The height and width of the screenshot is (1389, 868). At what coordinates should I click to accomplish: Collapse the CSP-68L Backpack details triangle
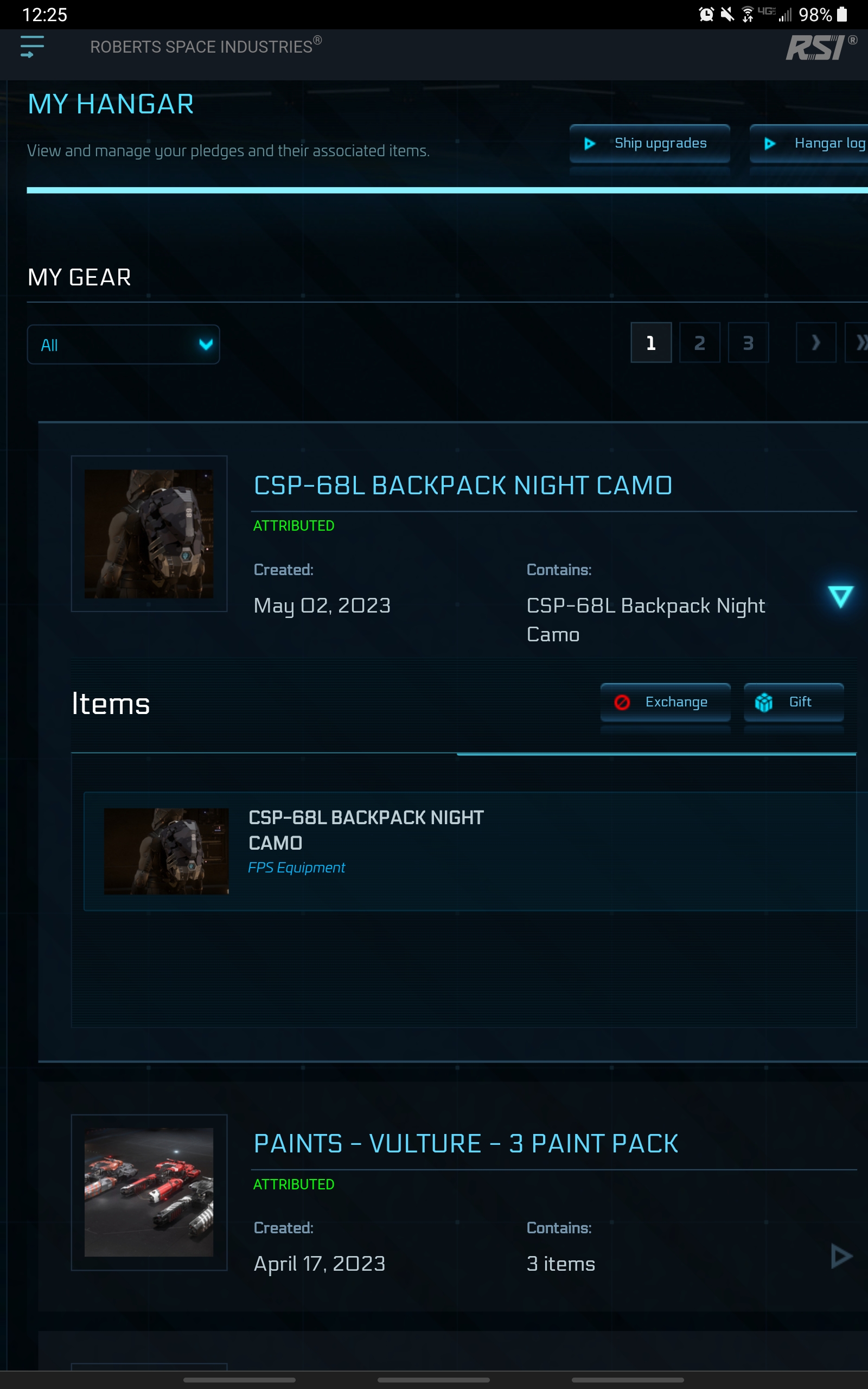[x=840, y=597]
